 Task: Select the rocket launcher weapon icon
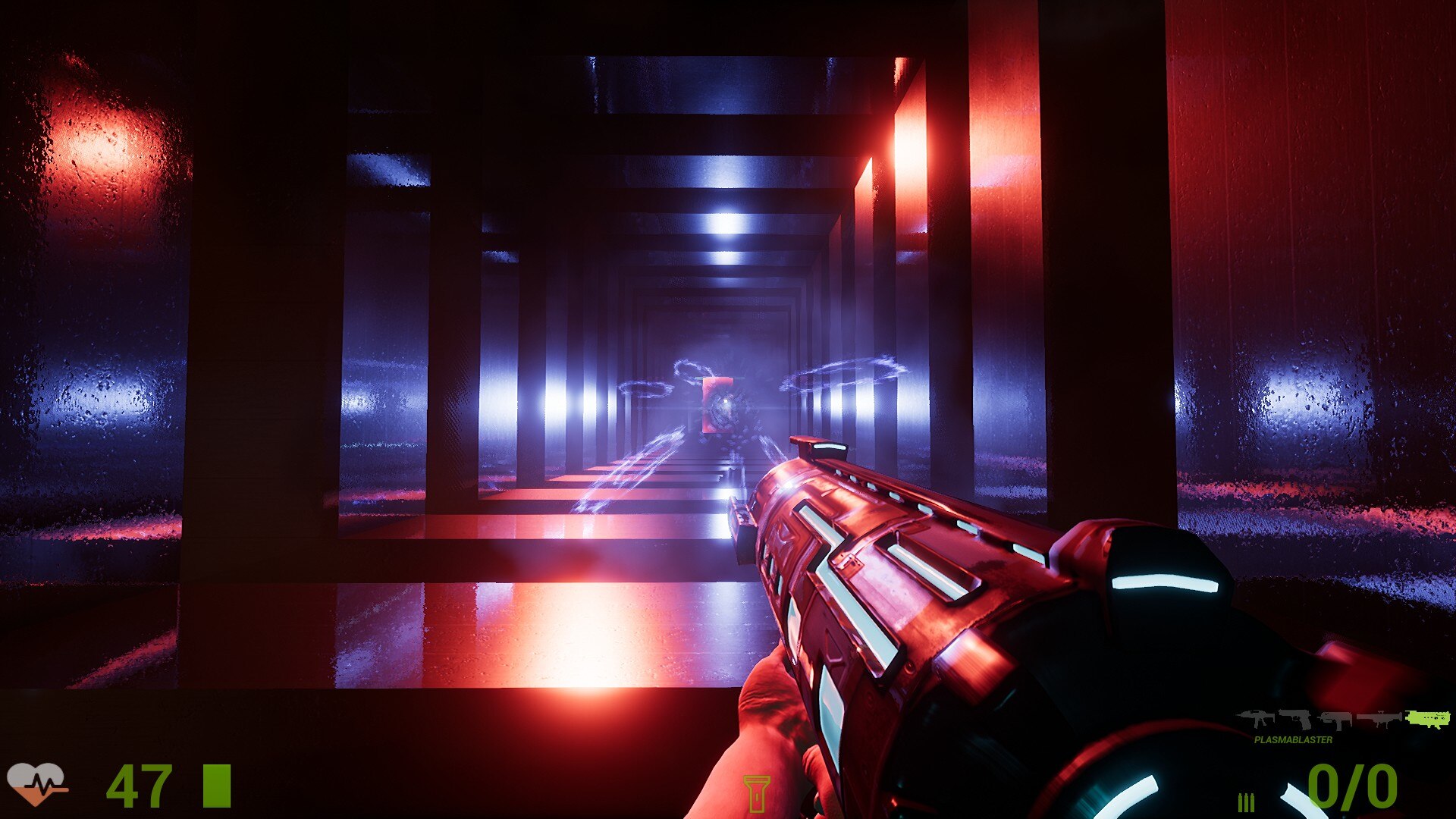1379,719
